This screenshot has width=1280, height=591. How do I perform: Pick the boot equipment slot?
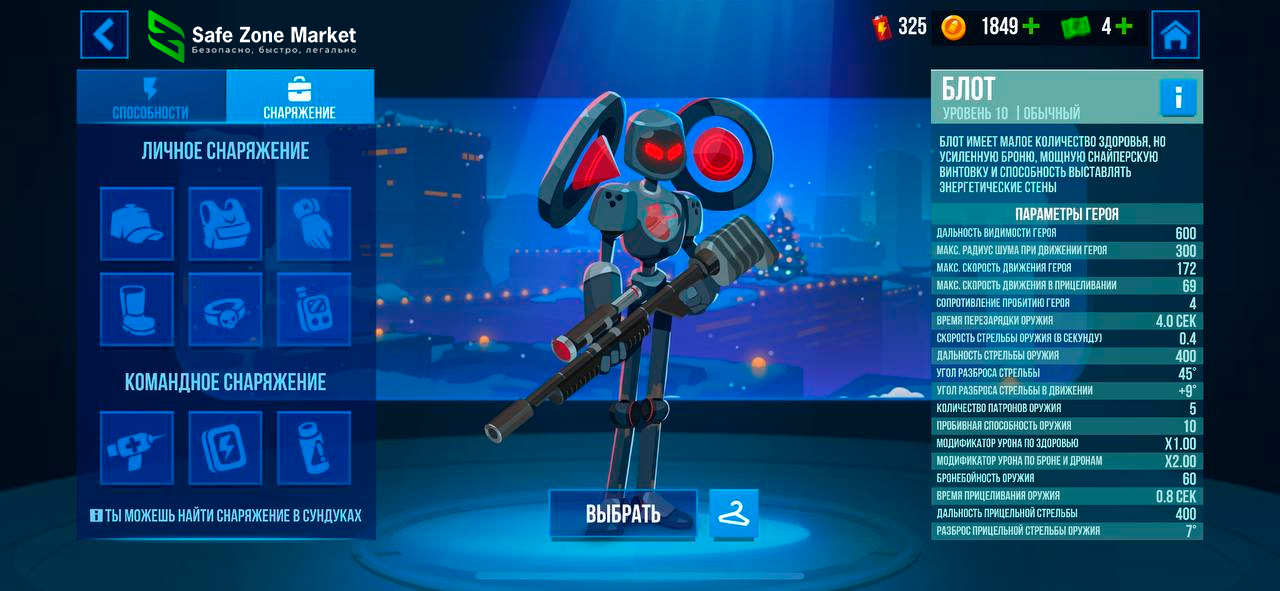pos(137,309)
